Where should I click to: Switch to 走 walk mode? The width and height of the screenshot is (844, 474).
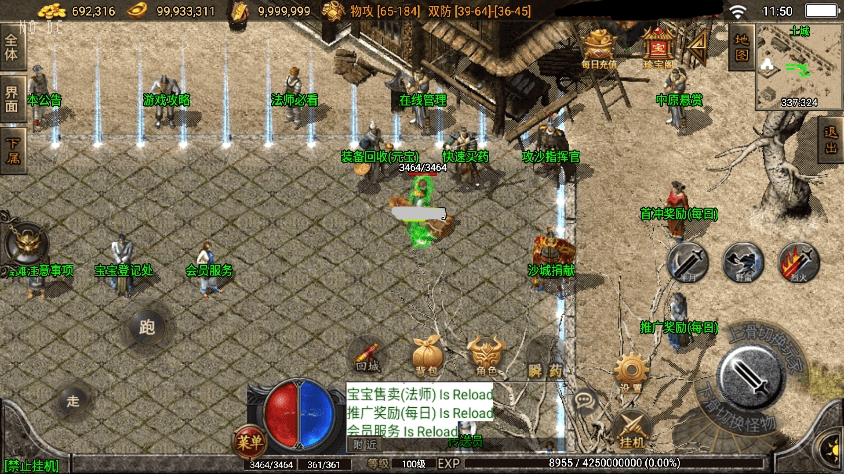coord(72,401)
